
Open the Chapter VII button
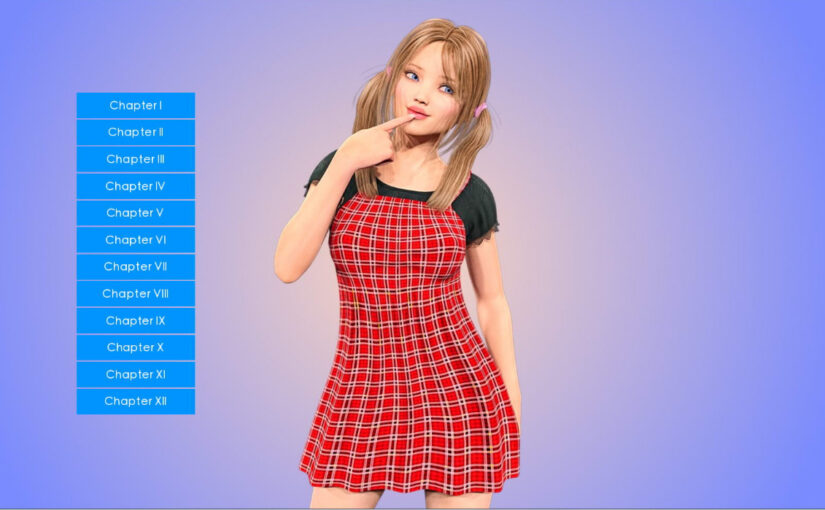coord(135,267)
